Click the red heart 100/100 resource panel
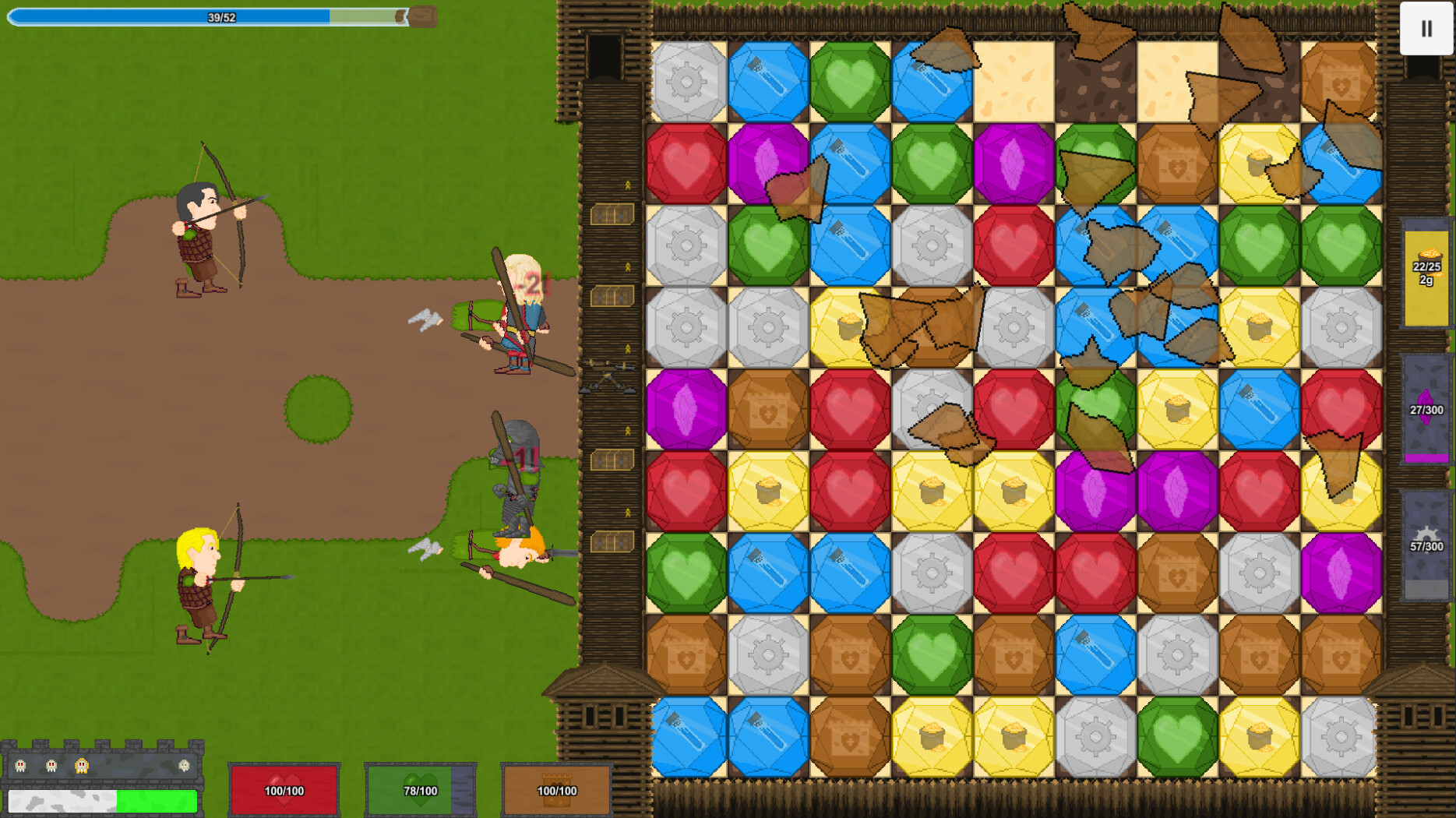Screen dimensions: 1456x818 (283, 788)
